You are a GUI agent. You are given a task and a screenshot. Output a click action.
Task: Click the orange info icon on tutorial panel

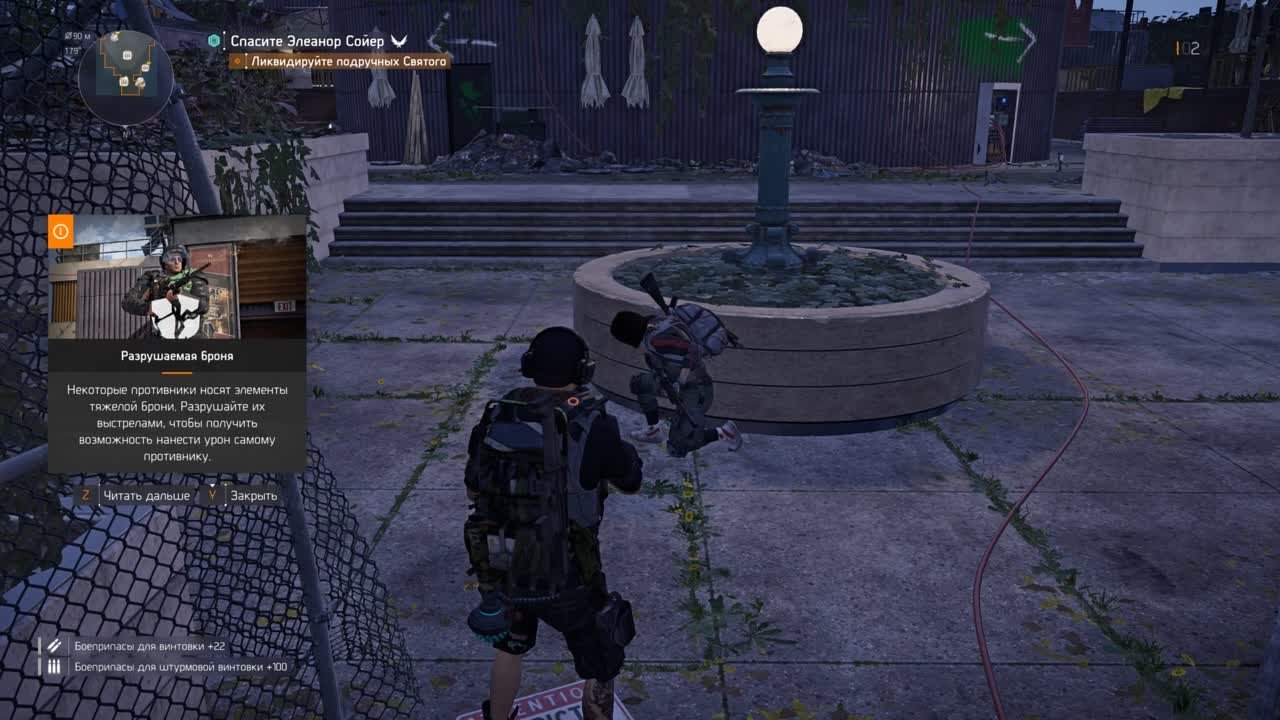63,232
